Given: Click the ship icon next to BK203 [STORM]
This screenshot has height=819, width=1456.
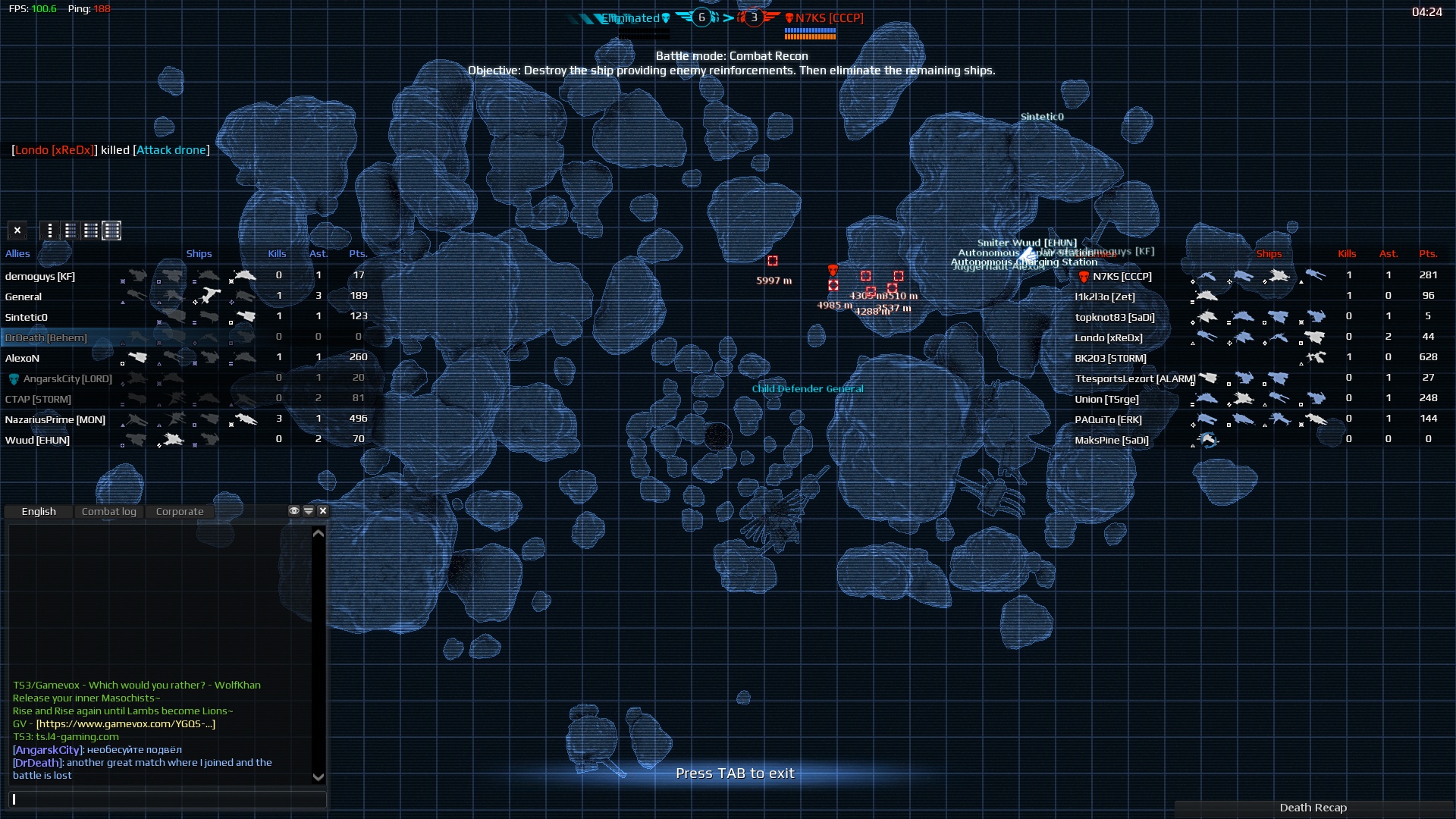Looking at the screenshot, I should tap(1318, 358).
